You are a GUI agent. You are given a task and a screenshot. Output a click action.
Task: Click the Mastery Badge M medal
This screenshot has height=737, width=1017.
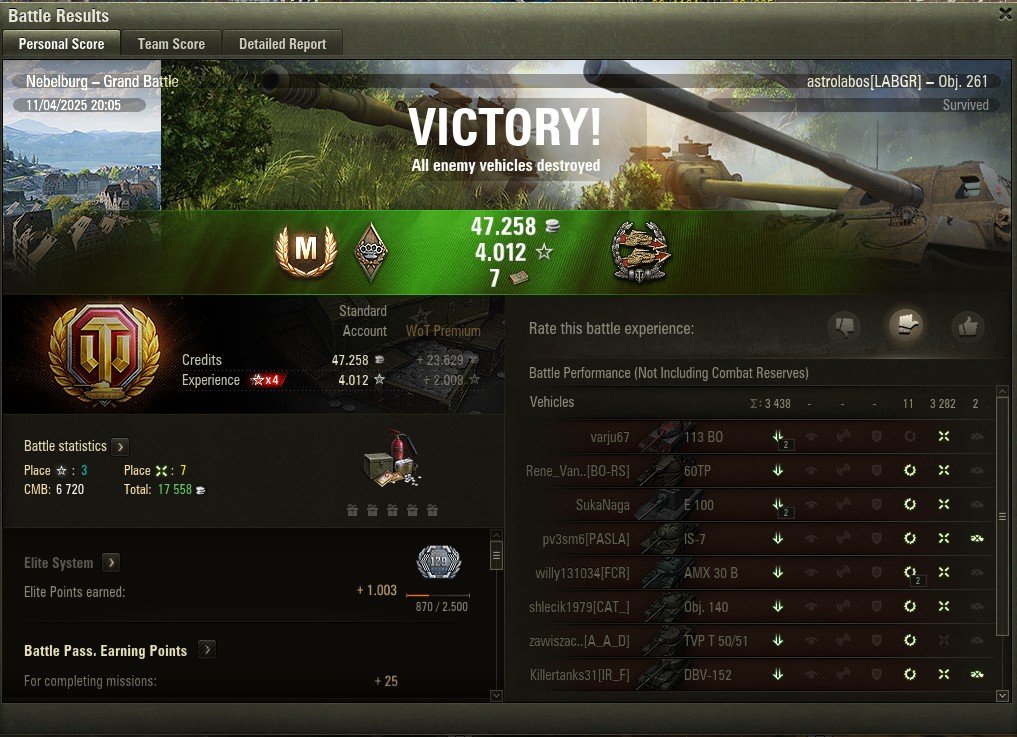coord(305,252)
